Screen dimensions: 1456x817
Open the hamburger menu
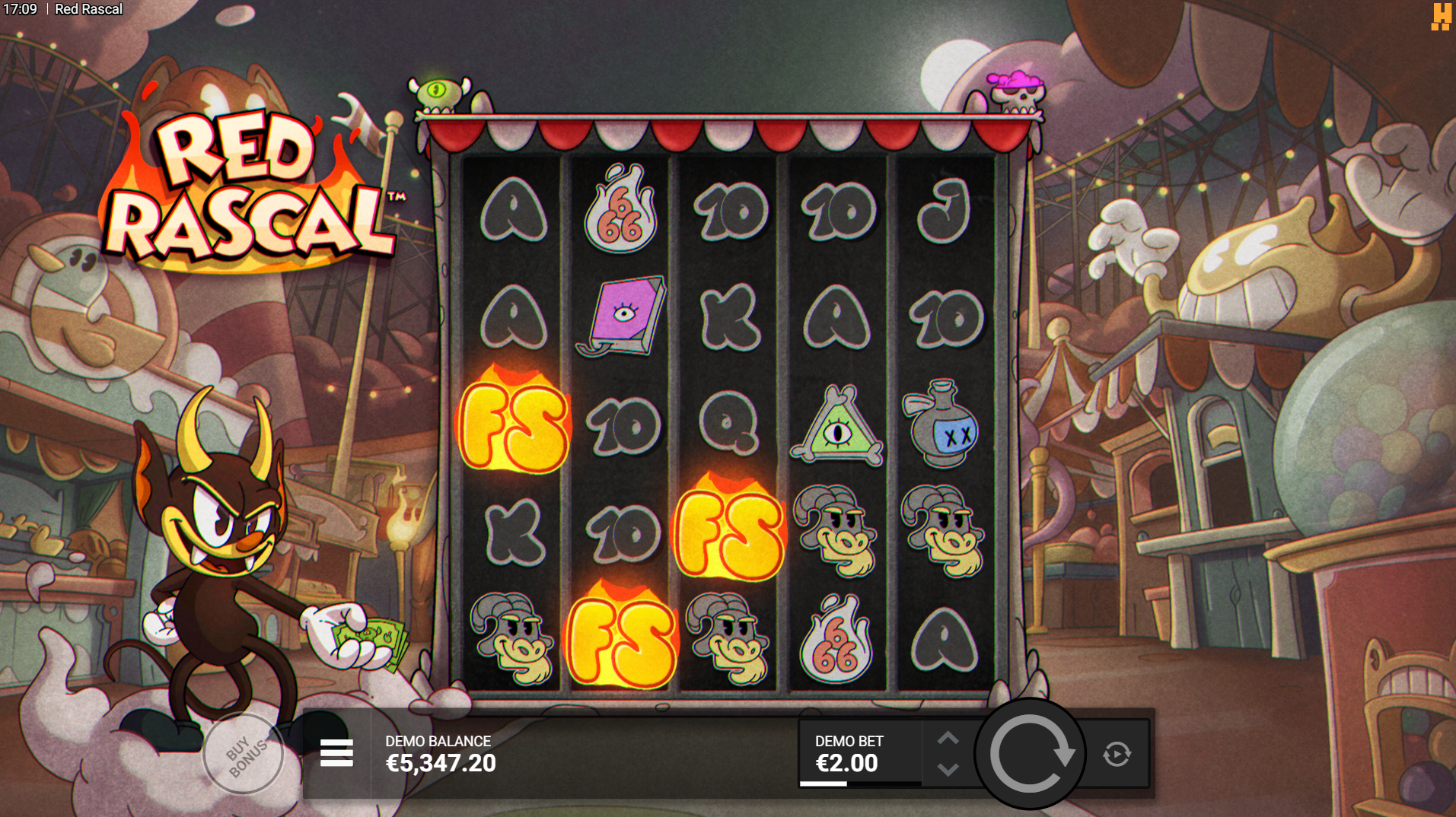click(x=336, y=753)
